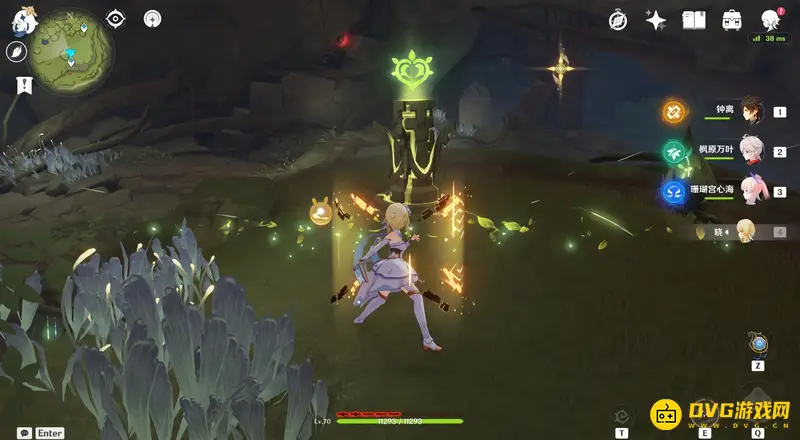Open the quest bookmark icon with exclamation mark
Viewport: 800px width, 440px height.
coord(17,86)
